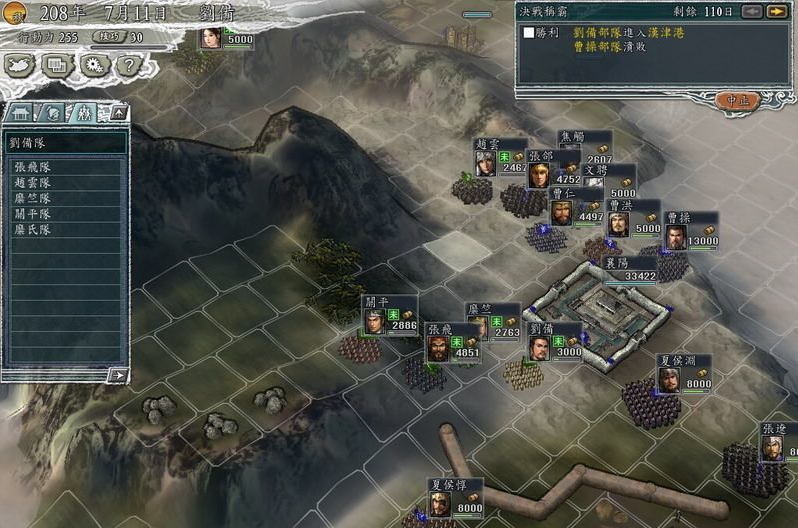The image size is (798, 528).
Task: Open the map overview icon
Action: click(21, 66)
